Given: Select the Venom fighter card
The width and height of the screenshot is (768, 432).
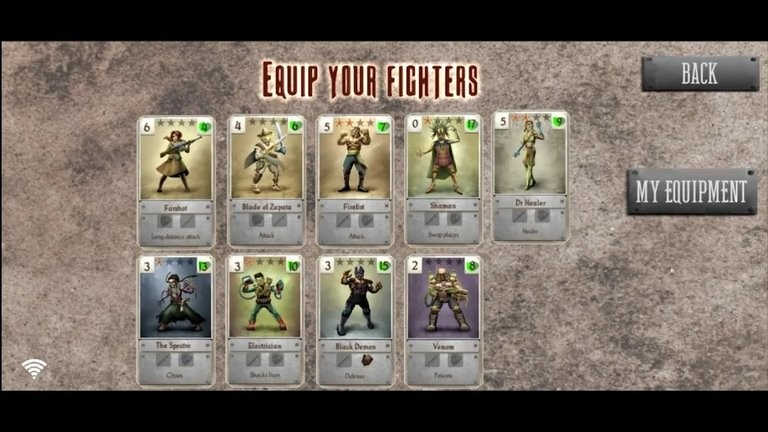Looking at the screenshot, I should tap(443, 320).
